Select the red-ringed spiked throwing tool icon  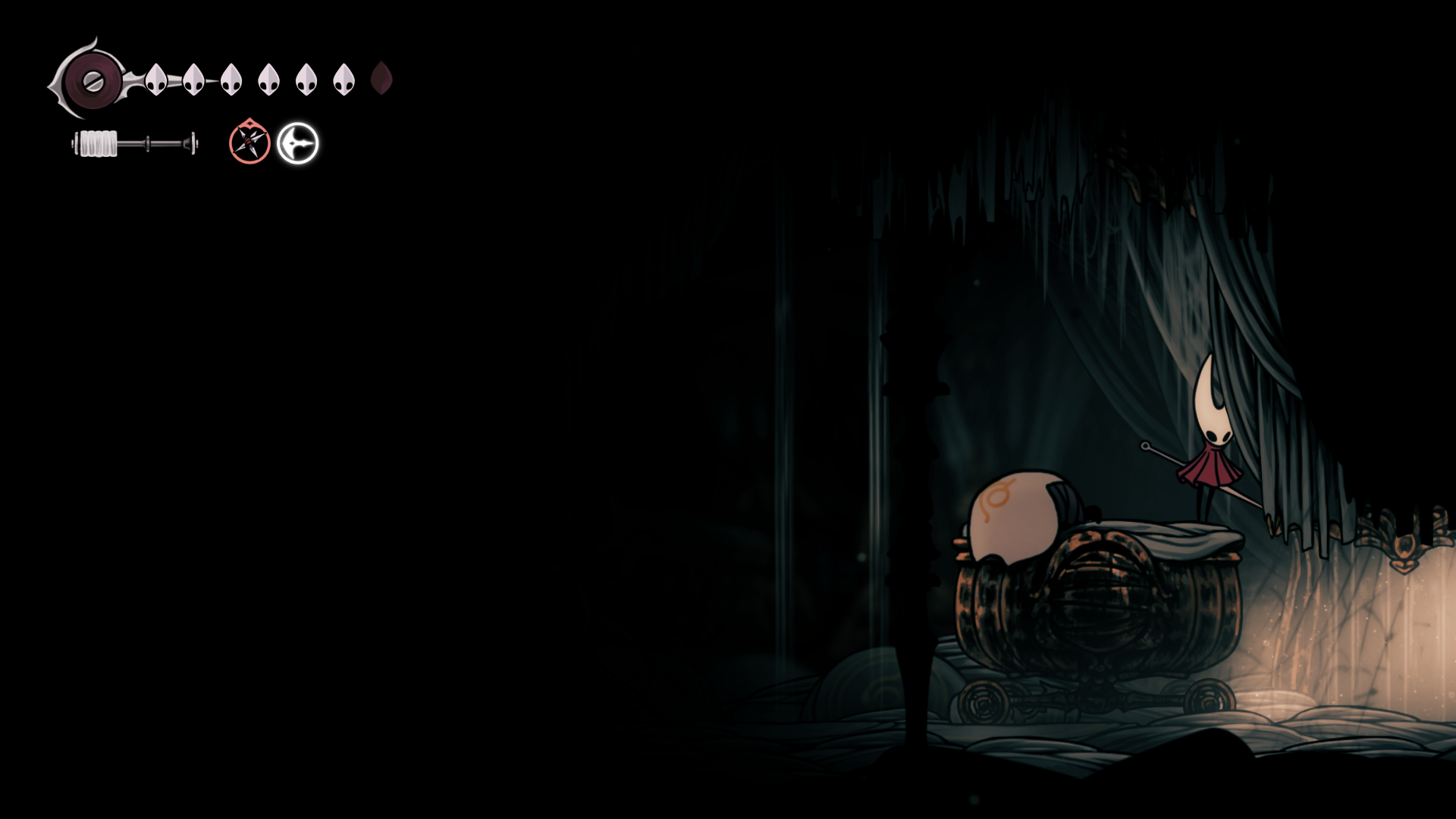point(249,143)
